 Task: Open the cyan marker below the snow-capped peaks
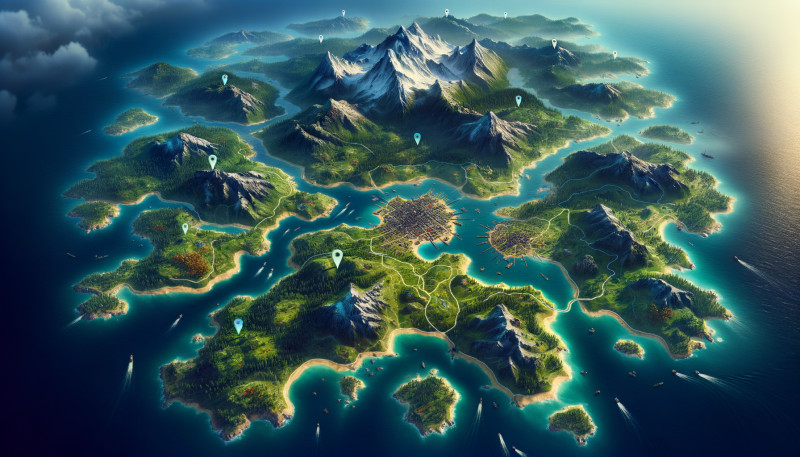point(417,139)
